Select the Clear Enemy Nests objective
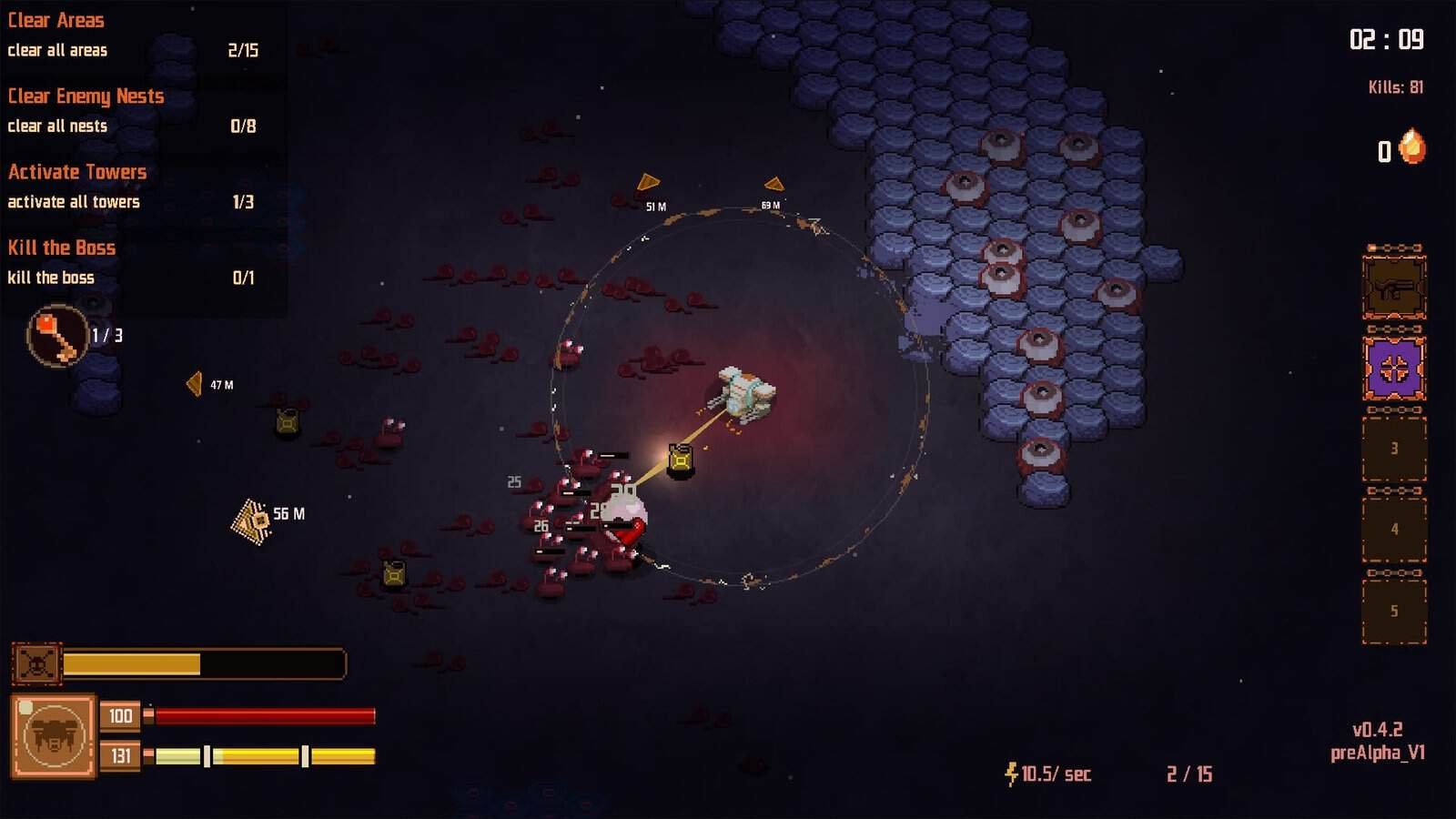1456x819 pixels. (86, 96)
